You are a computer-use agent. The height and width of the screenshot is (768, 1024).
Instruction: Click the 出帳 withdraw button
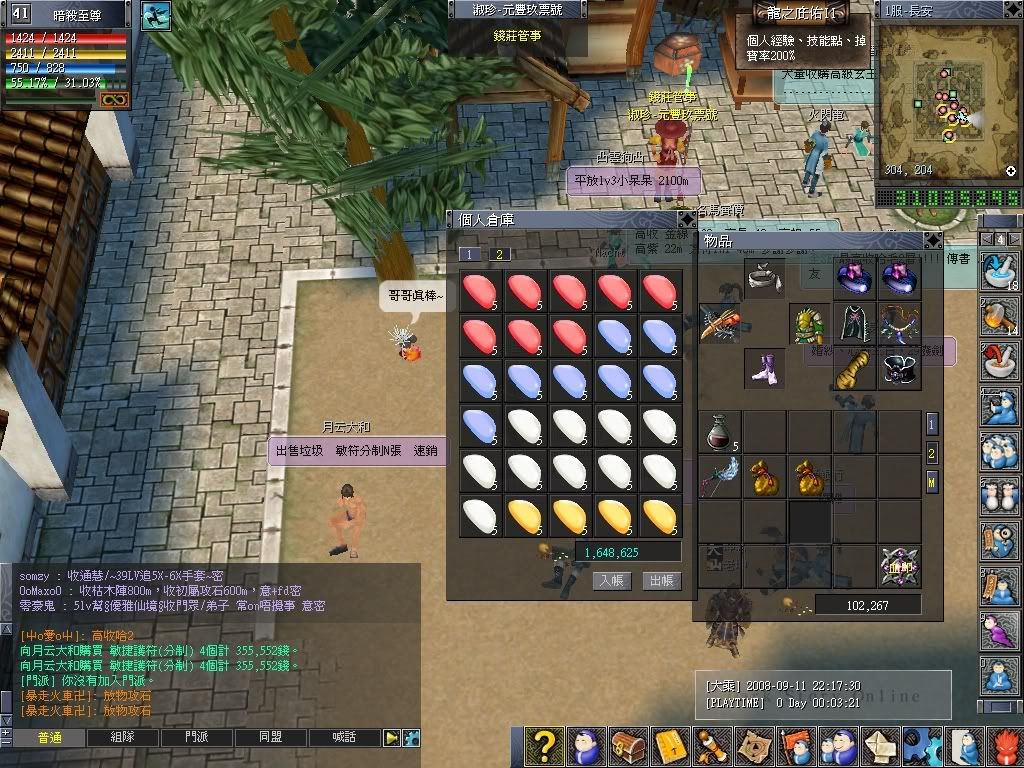(x=660, y=580)
